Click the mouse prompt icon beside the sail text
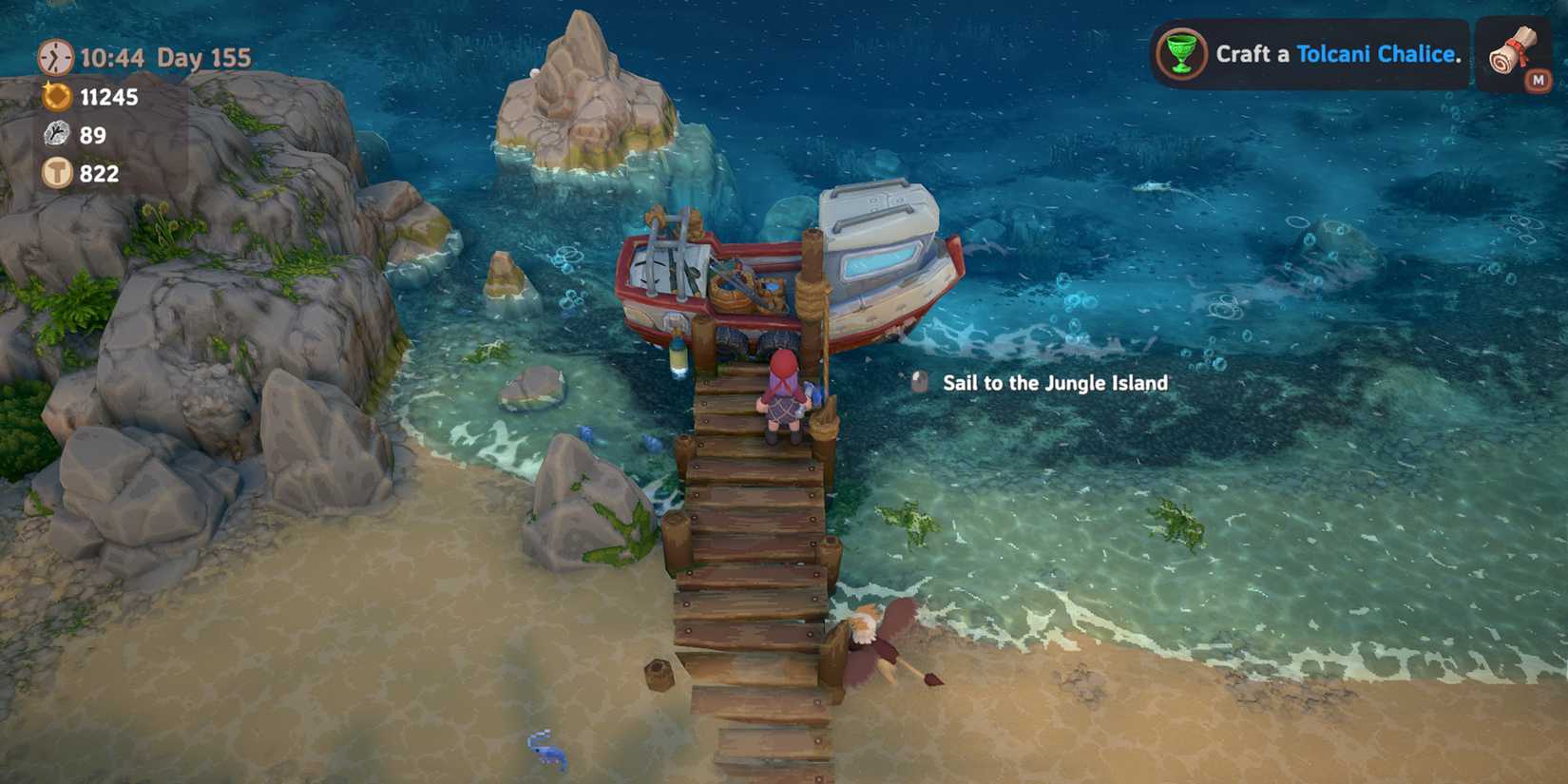 918,382
